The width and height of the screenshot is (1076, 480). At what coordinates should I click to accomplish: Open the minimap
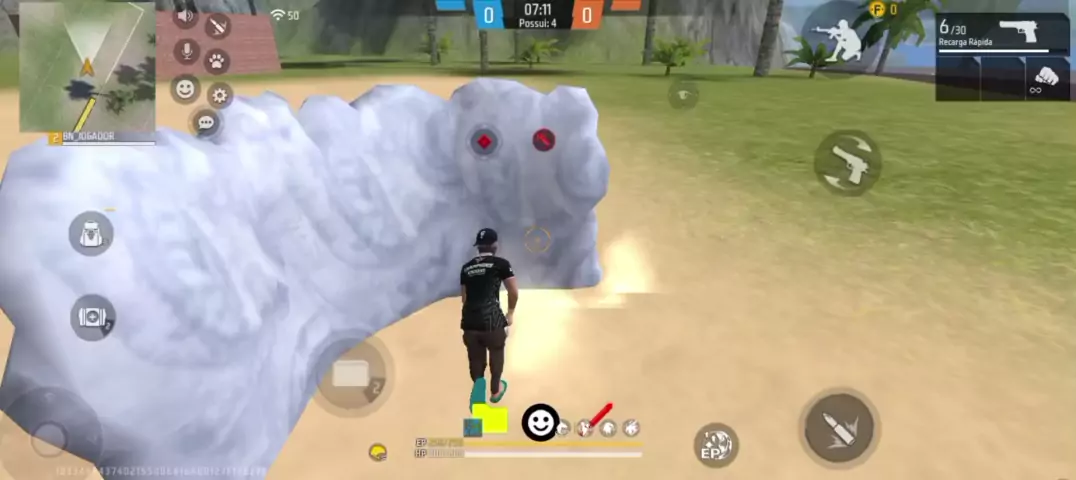86,66
